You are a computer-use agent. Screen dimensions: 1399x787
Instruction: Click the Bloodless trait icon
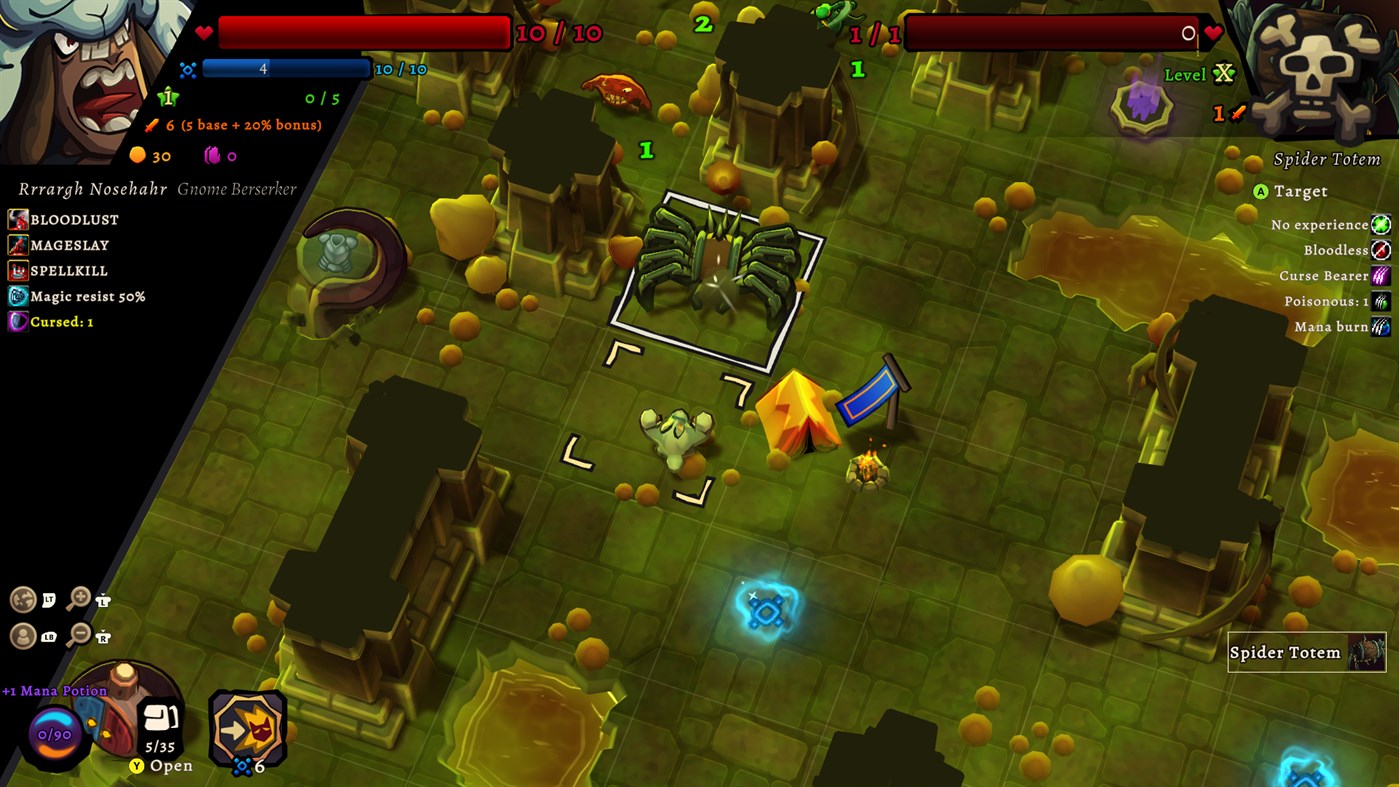click(1381, 249)
